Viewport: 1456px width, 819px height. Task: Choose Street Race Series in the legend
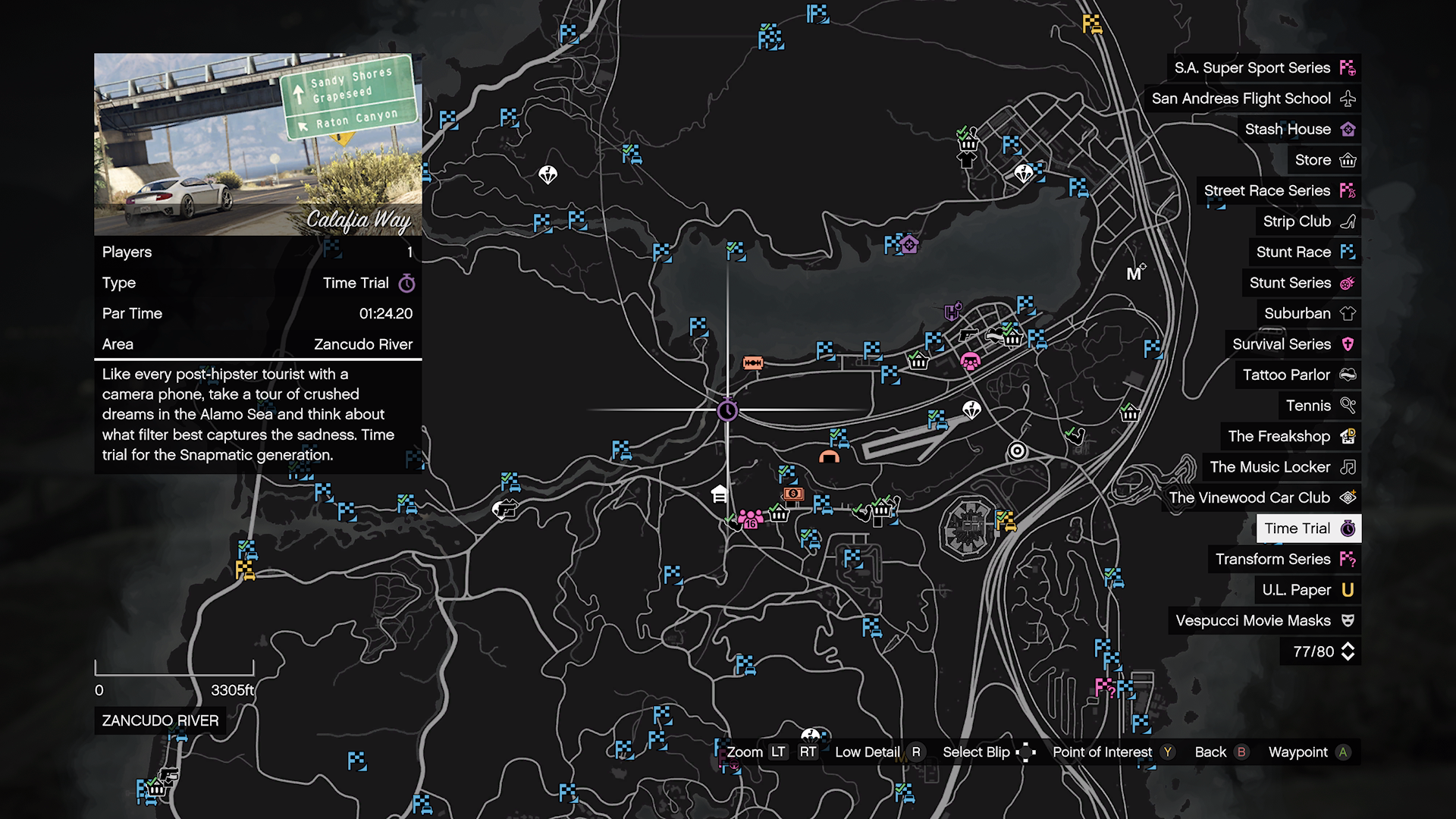pos(1279,191)
